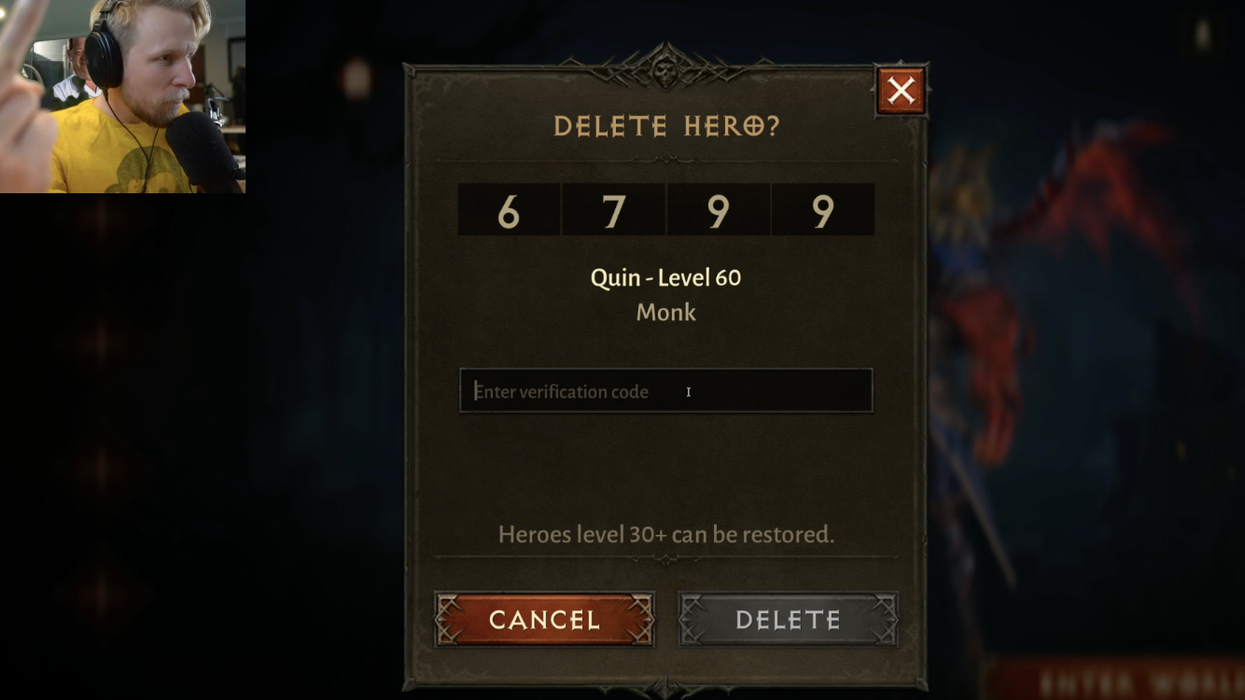1245x700 pixels.
Task: Focus the verification code field
Action: pos(665,391)
